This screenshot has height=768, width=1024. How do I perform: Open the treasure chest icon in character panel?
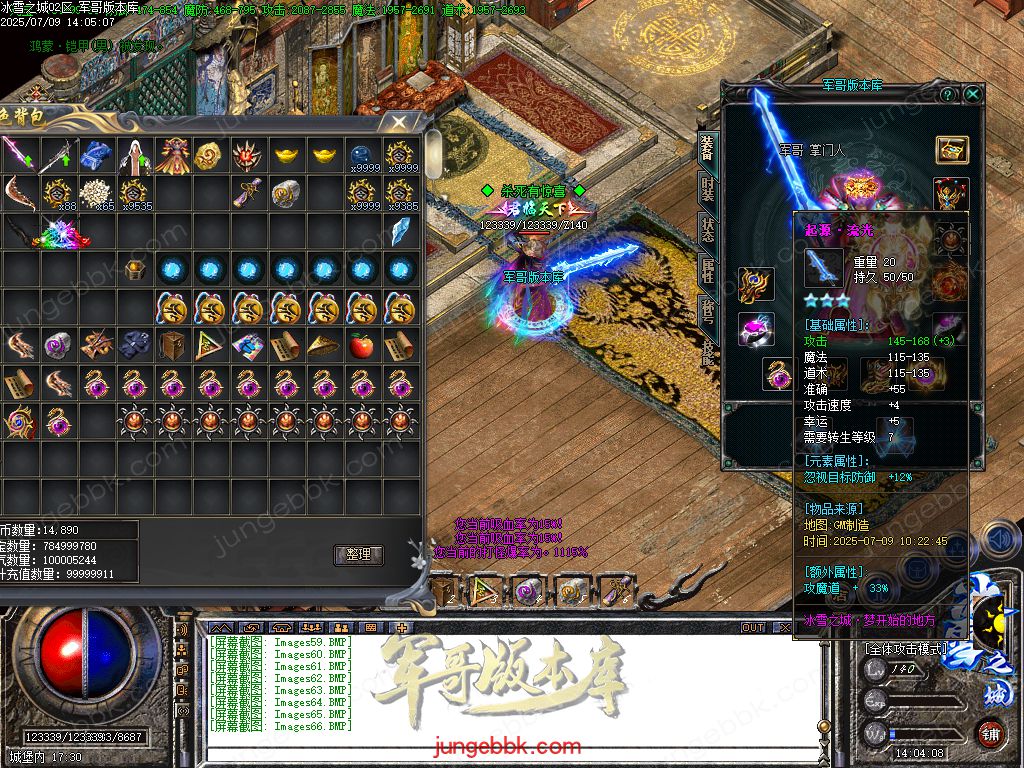coord(951,149)
